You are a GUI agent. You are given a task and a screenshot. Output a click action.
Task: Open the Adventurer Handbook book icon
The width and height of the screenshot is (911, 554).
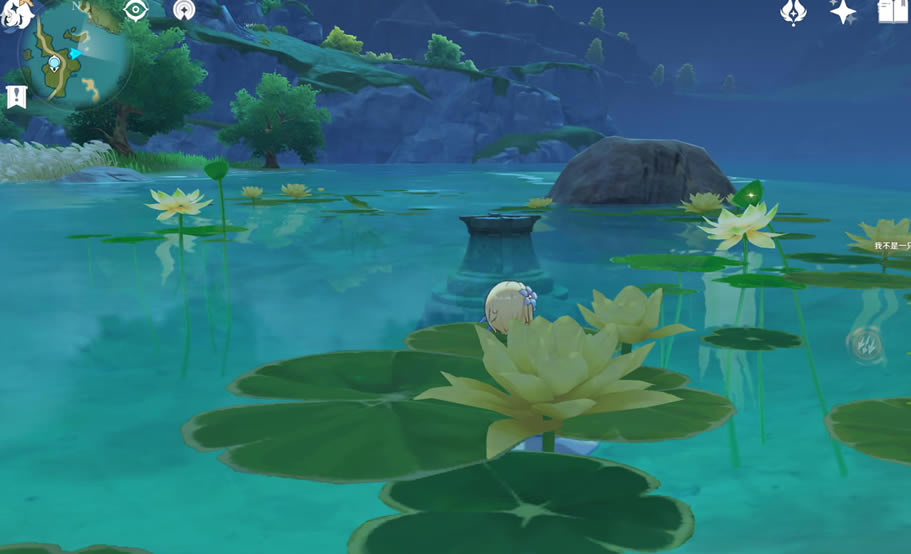pyautogui.click(x=894, y=11)
